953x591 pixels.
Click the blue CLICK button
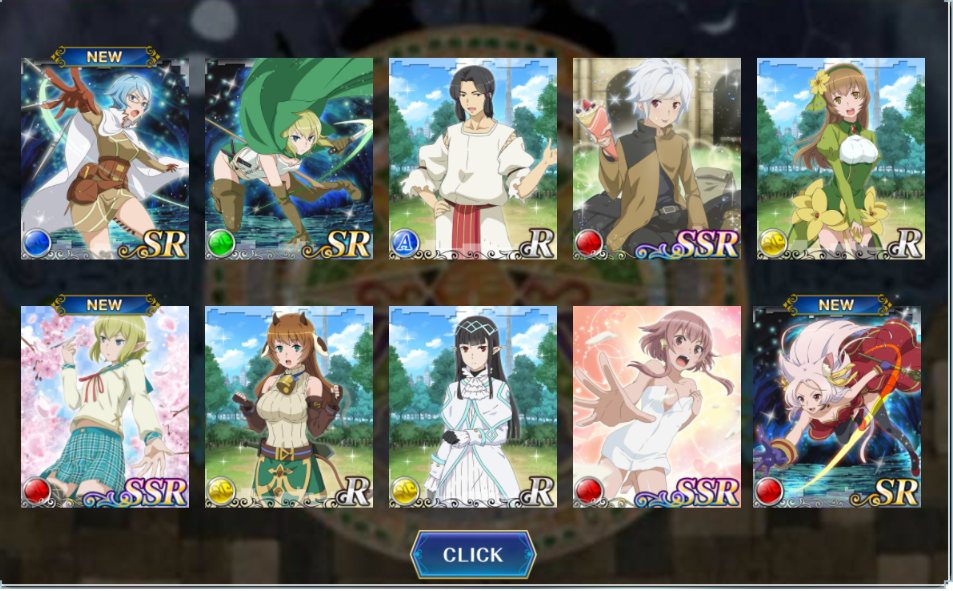coord(473,555)
